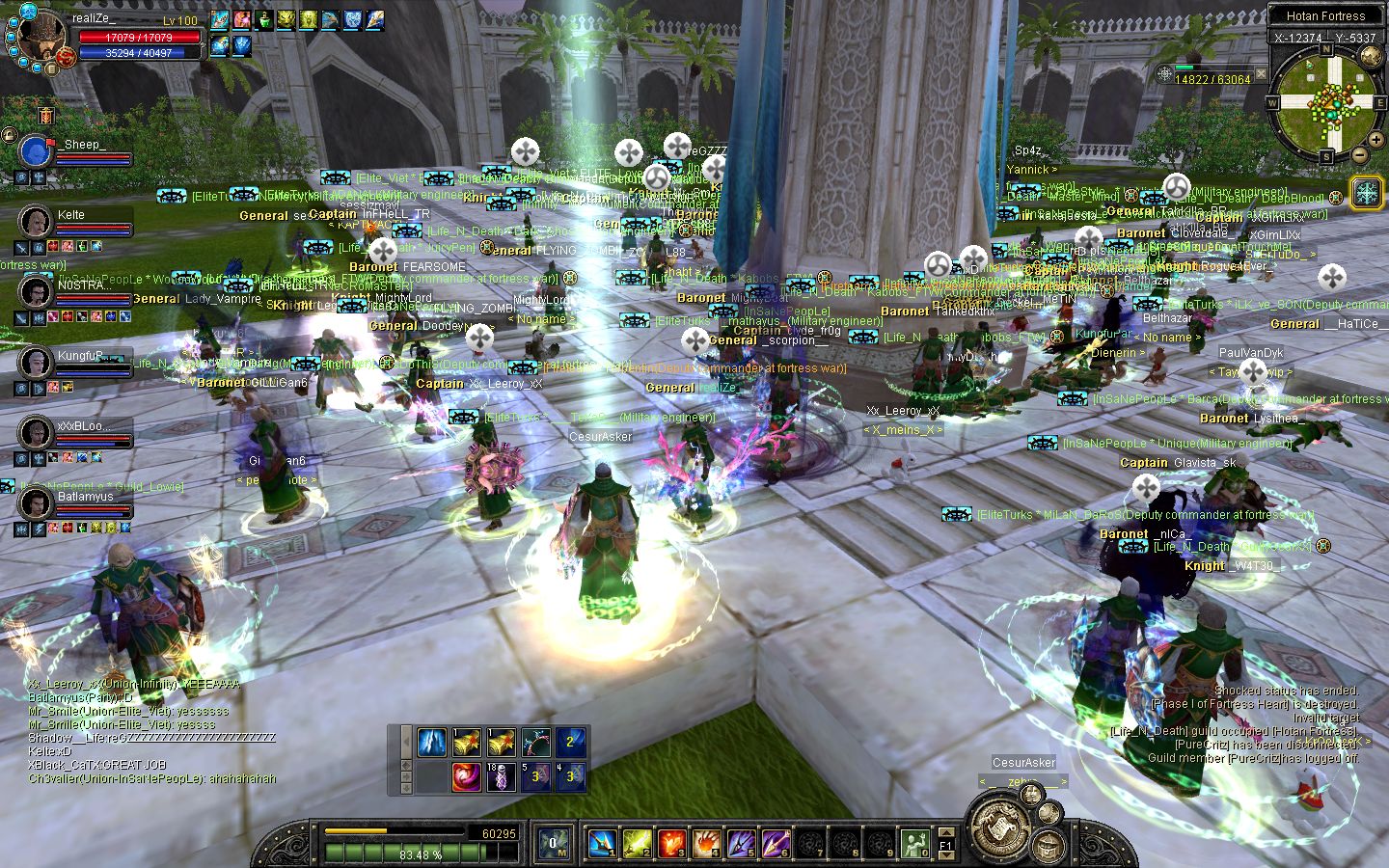
Task: Select party member _Sheep_ portrait
Action: point(36,151)
